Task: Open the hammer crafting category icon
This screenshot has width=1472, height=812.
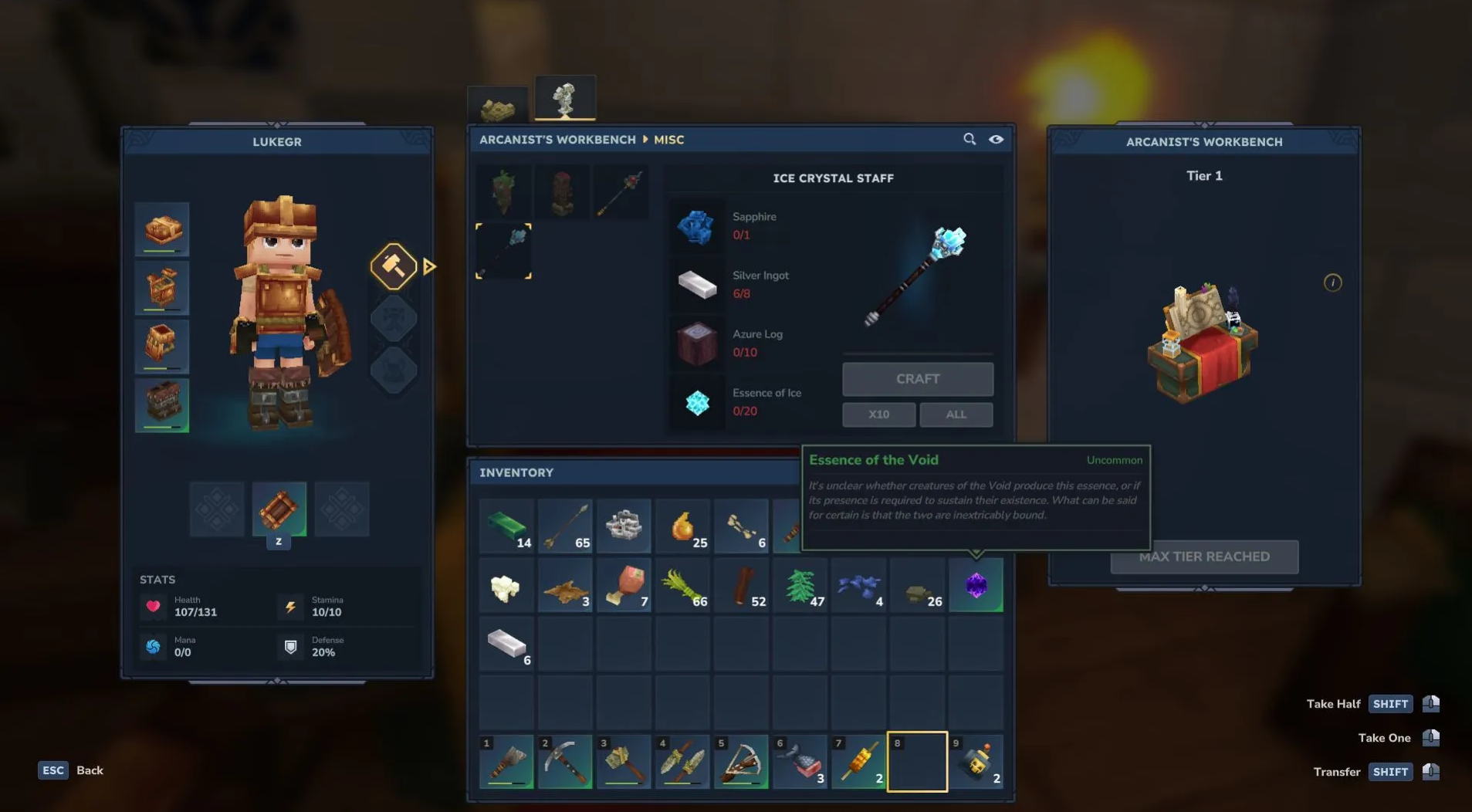Action: 394,266
